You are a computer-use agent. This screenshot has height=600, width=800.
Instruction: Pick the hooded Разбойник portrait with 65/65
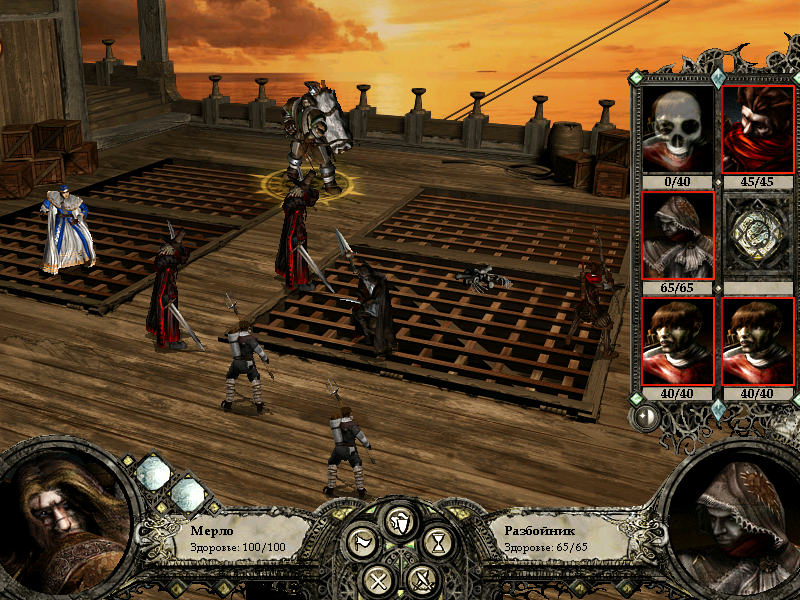pyautogui.click(x=678, y=236)
